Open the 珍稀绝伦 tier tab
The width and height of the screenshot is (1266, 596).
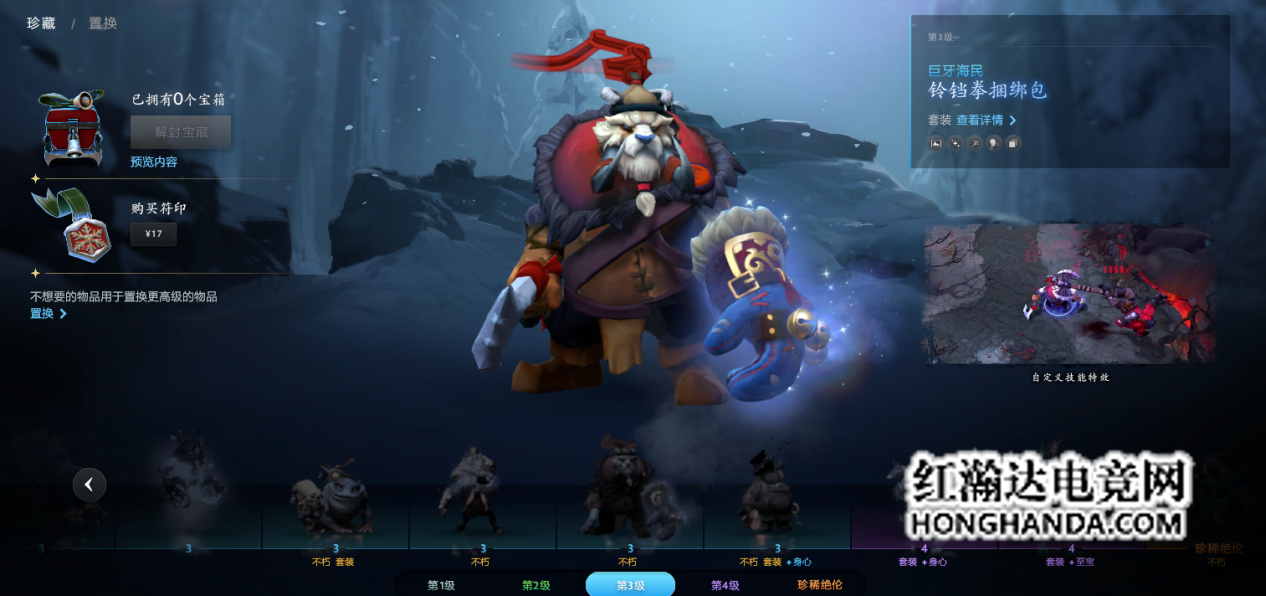[819, 585]
